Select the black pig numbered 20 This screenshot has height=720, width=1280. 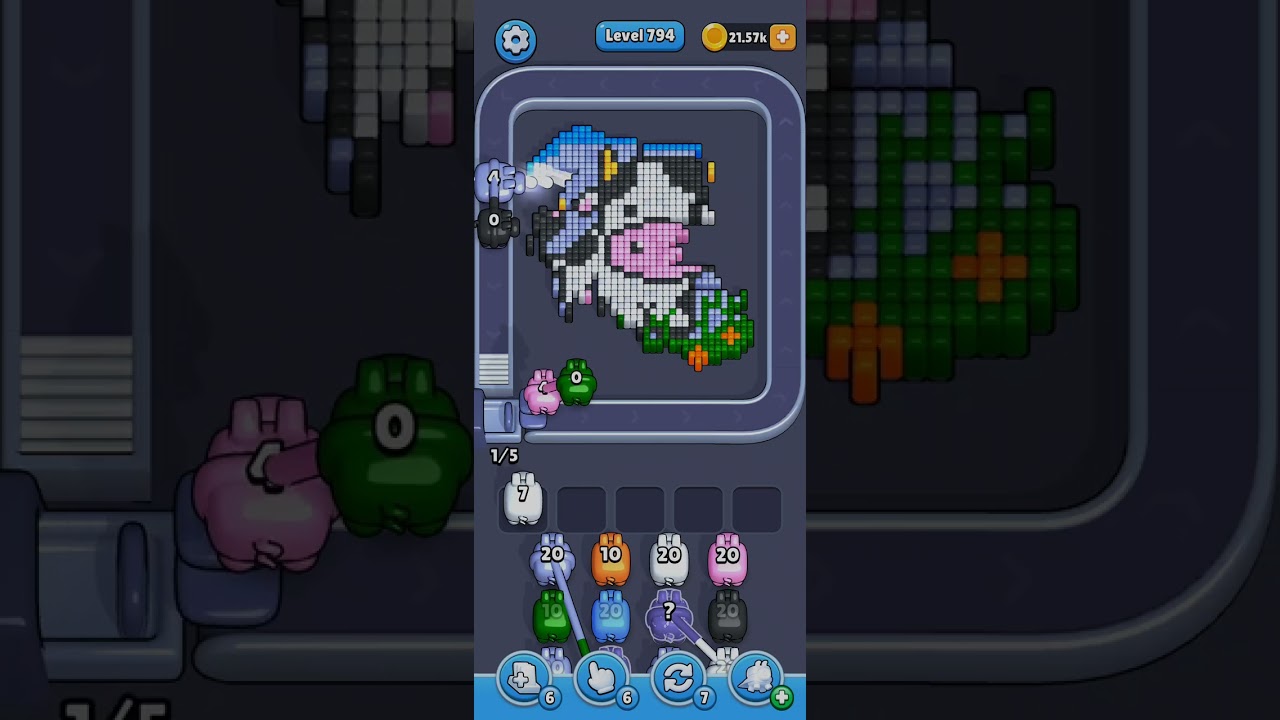coord(727,618)
